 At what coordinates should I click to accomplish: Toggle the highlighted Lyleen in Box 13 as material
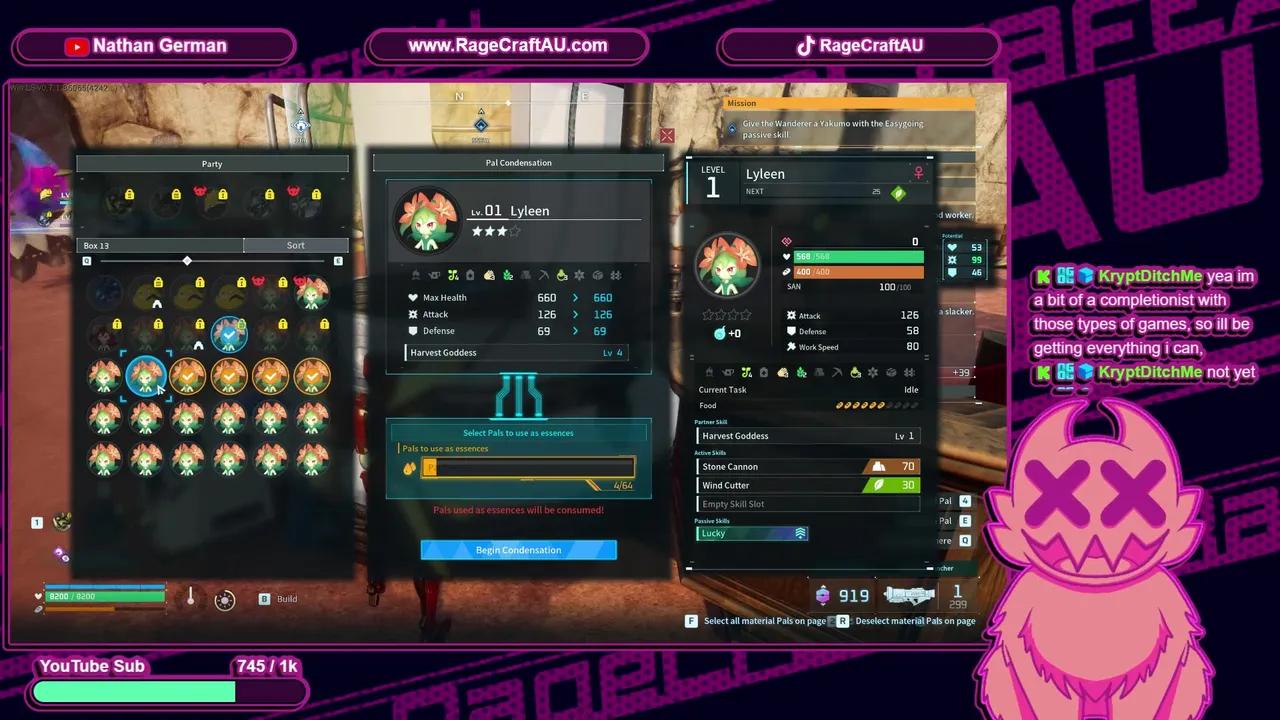[x=147, y=375]
